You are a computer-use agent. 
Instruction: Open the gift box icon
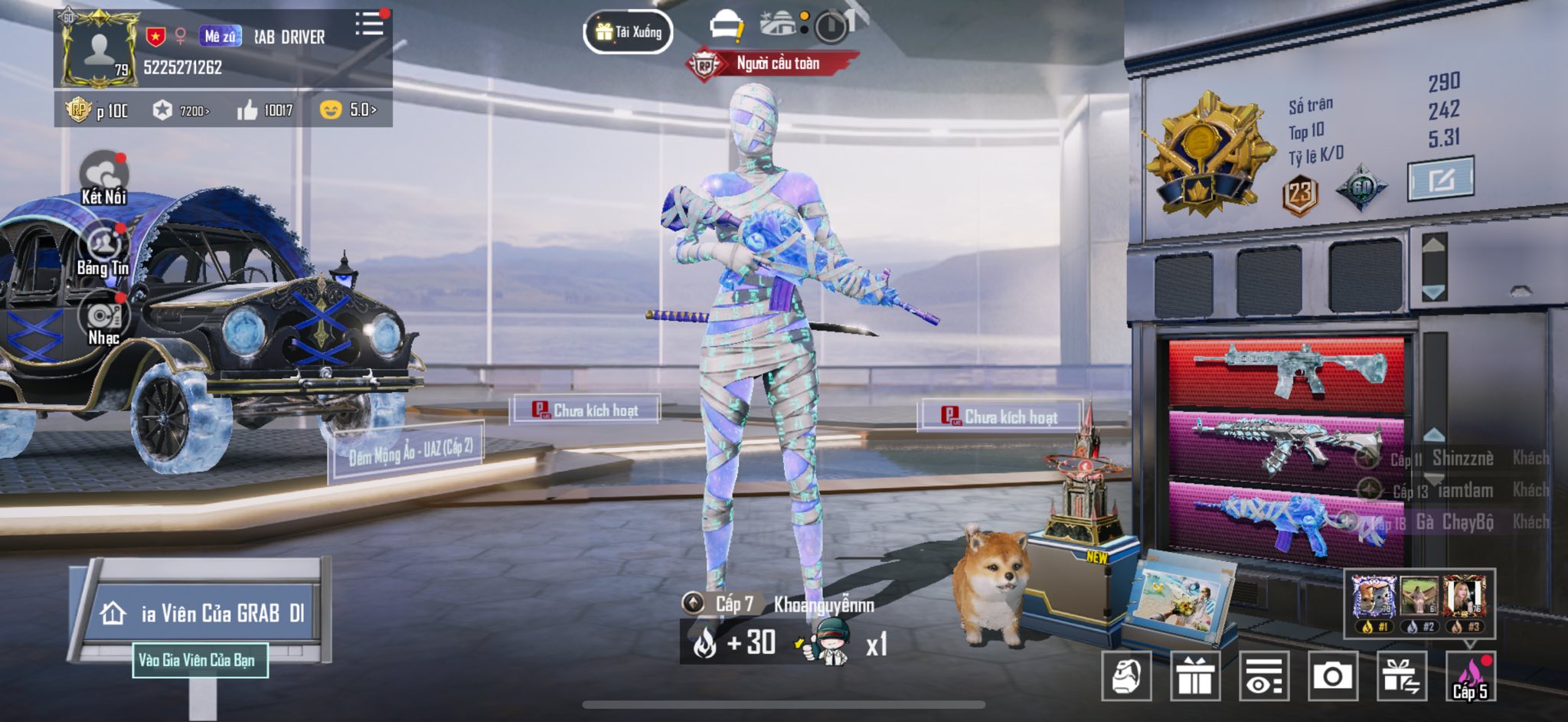[x=1194, y=676]
